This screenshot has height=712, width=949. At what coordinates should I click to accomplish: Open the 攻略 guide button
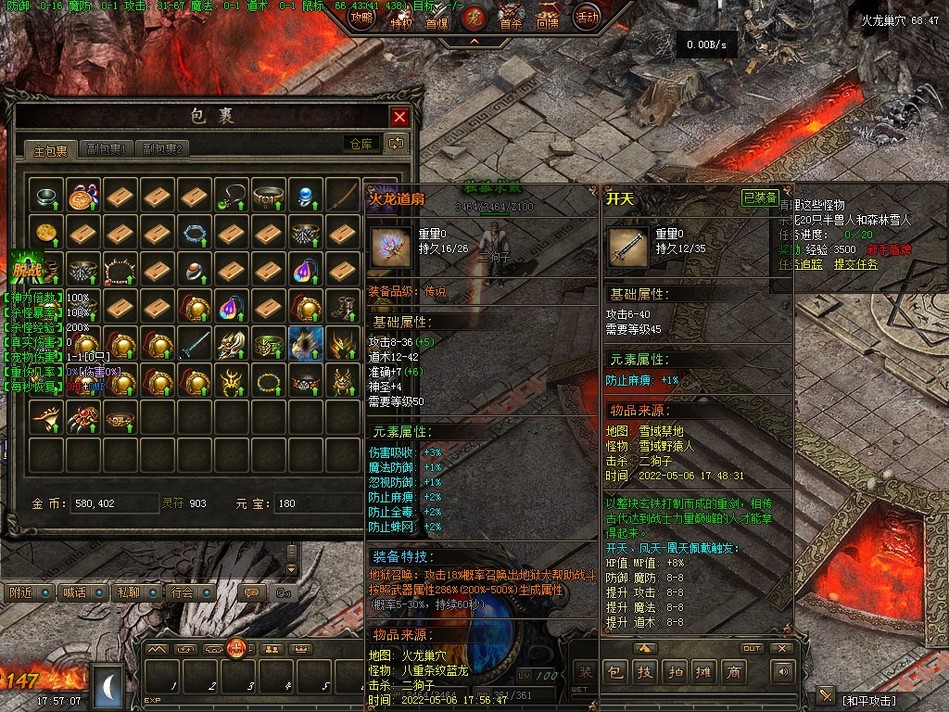[361, 17]
